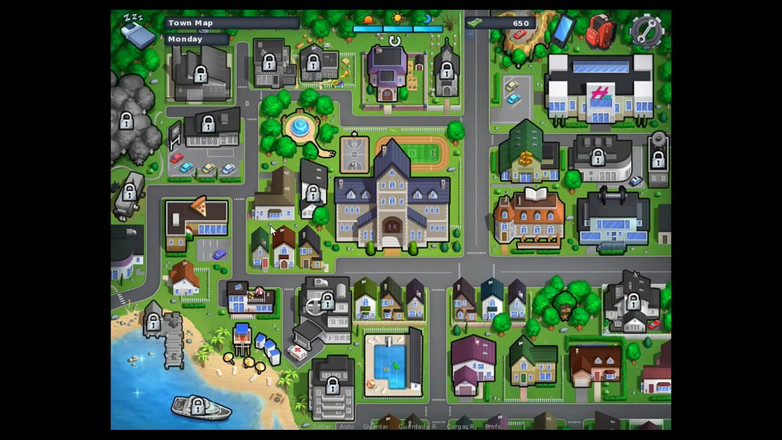Open the red backpack inventory
782x440 pixels.
pos(599,30)
